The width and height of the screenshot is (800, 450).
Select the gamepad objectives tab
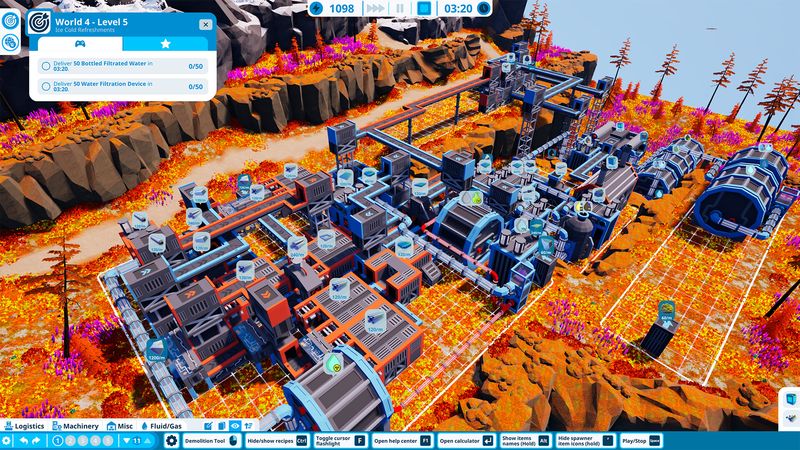(x=81, y=44)
